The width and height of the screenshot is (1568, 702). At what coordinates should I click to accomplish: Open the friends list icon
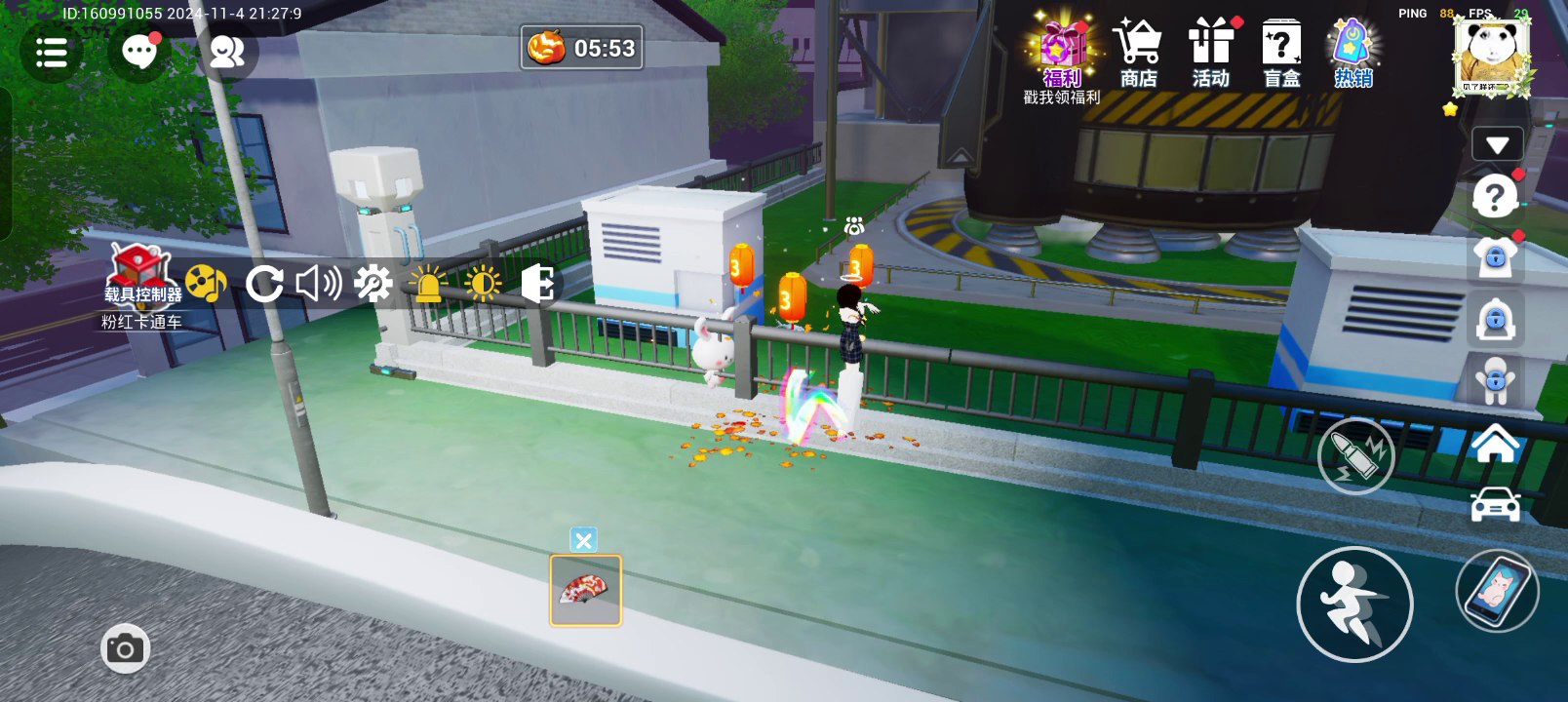click(227, 53)
